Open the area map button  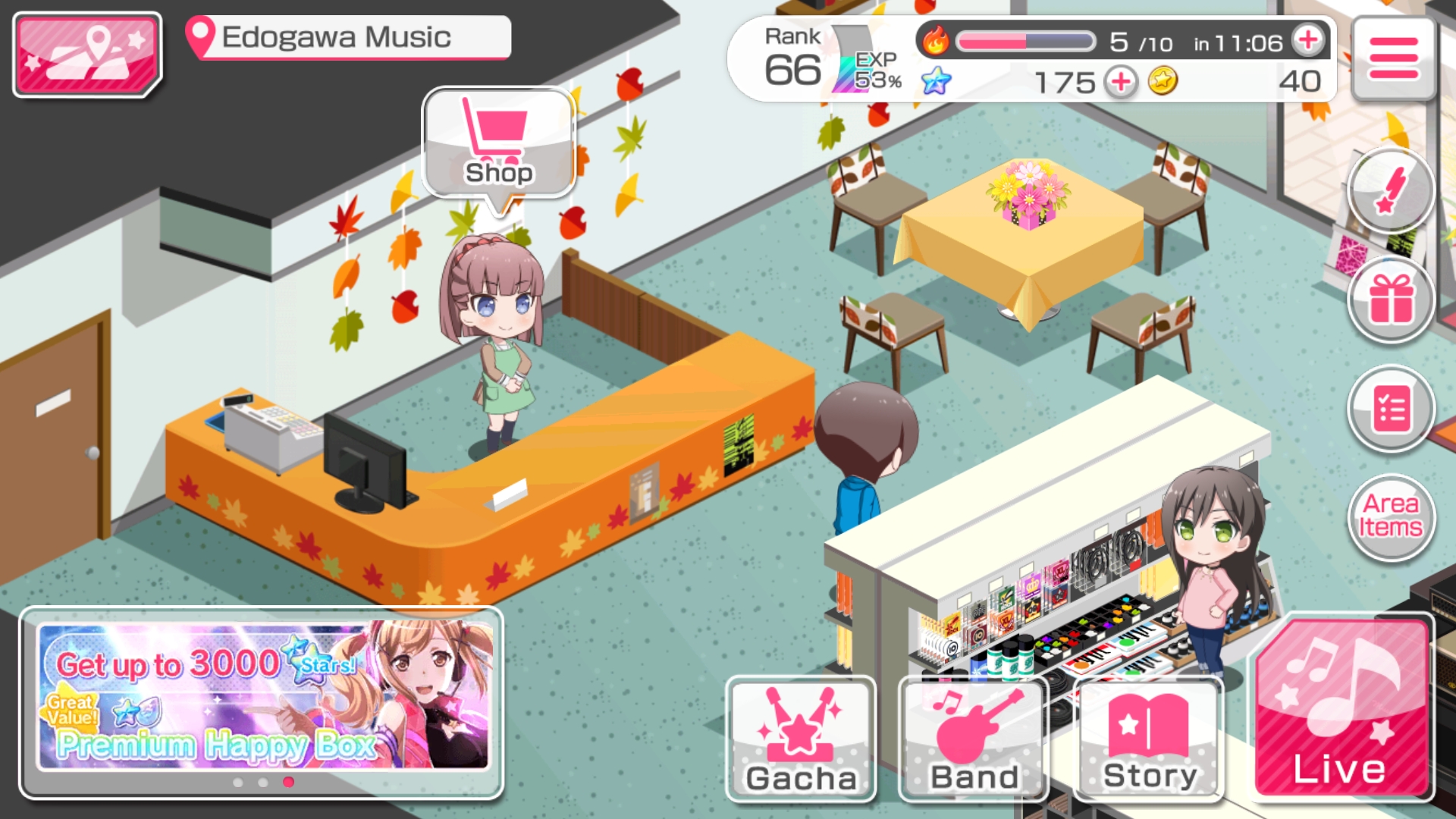[87, 55]
